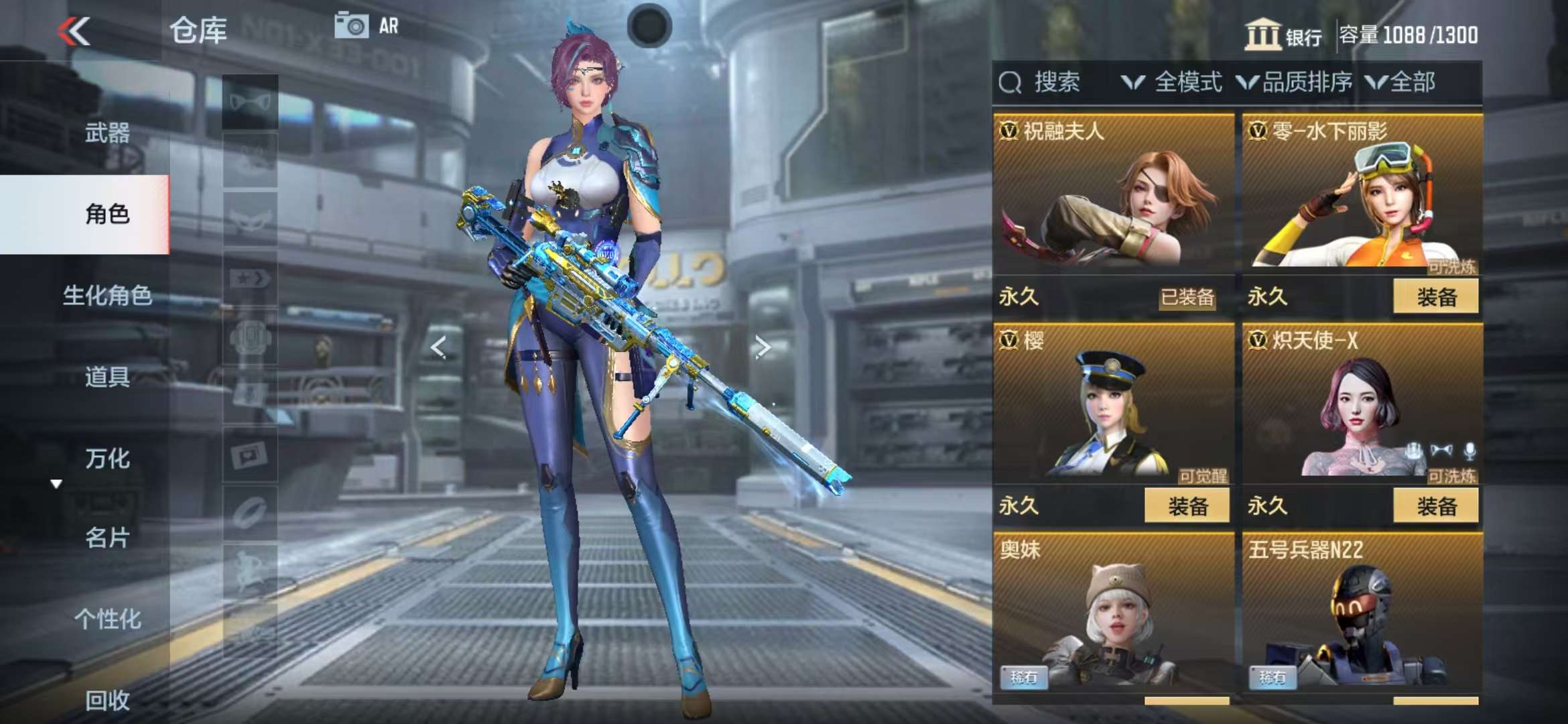
Task: Equip the 炽天使-X character
Action: (1435, 505)
